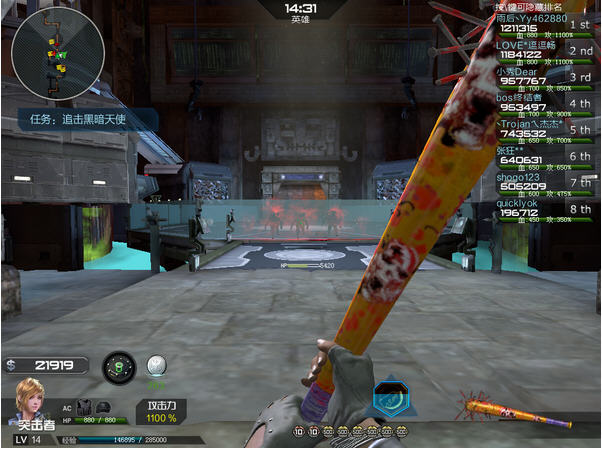Choose the 小秀Dear 3rd place ranking entry
Viewport: 602px width, 449px height.
click(543, 77)
